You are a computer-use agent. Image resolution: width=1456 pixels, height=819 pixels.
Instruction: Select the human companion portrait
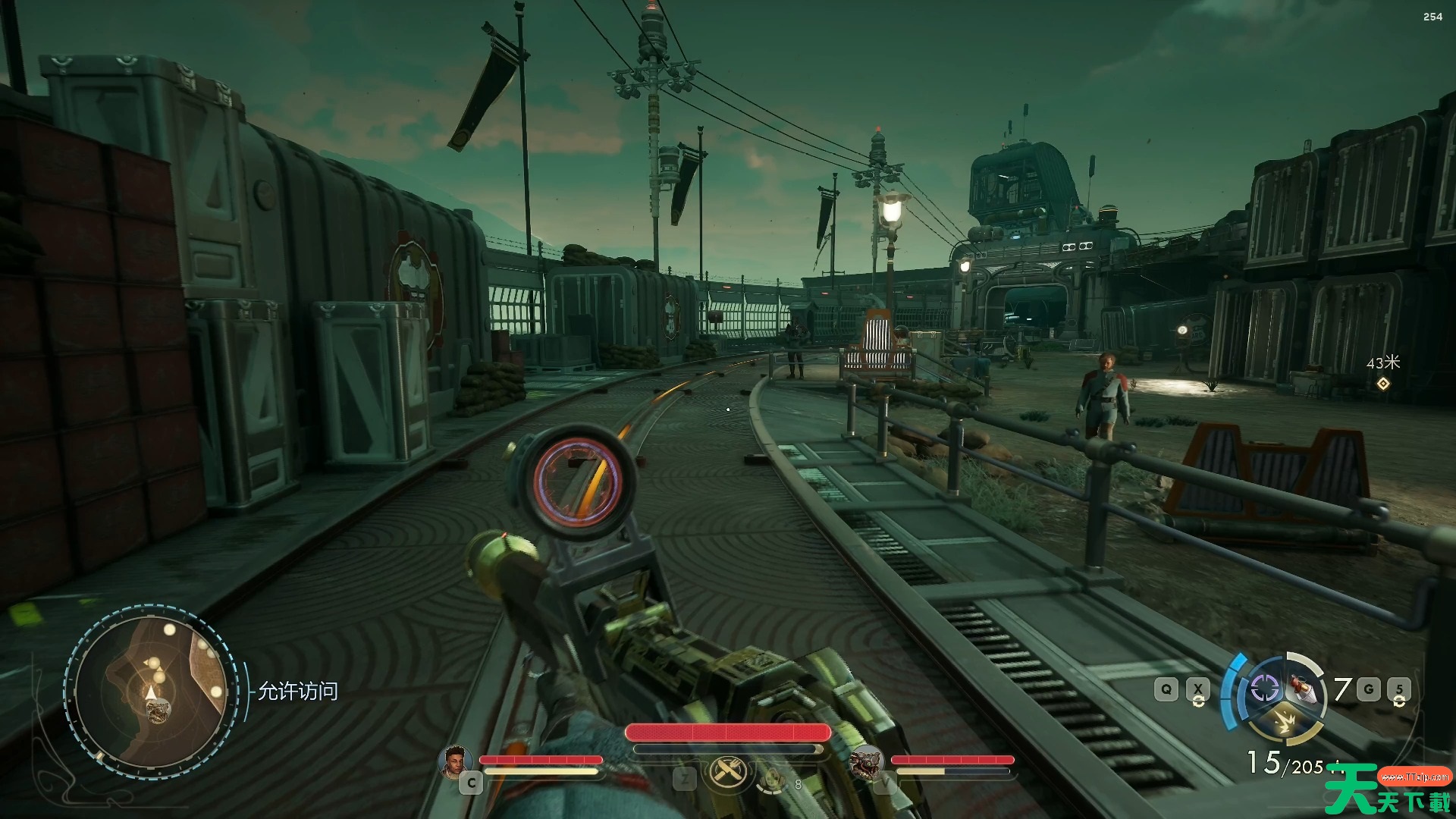point(456,761)
